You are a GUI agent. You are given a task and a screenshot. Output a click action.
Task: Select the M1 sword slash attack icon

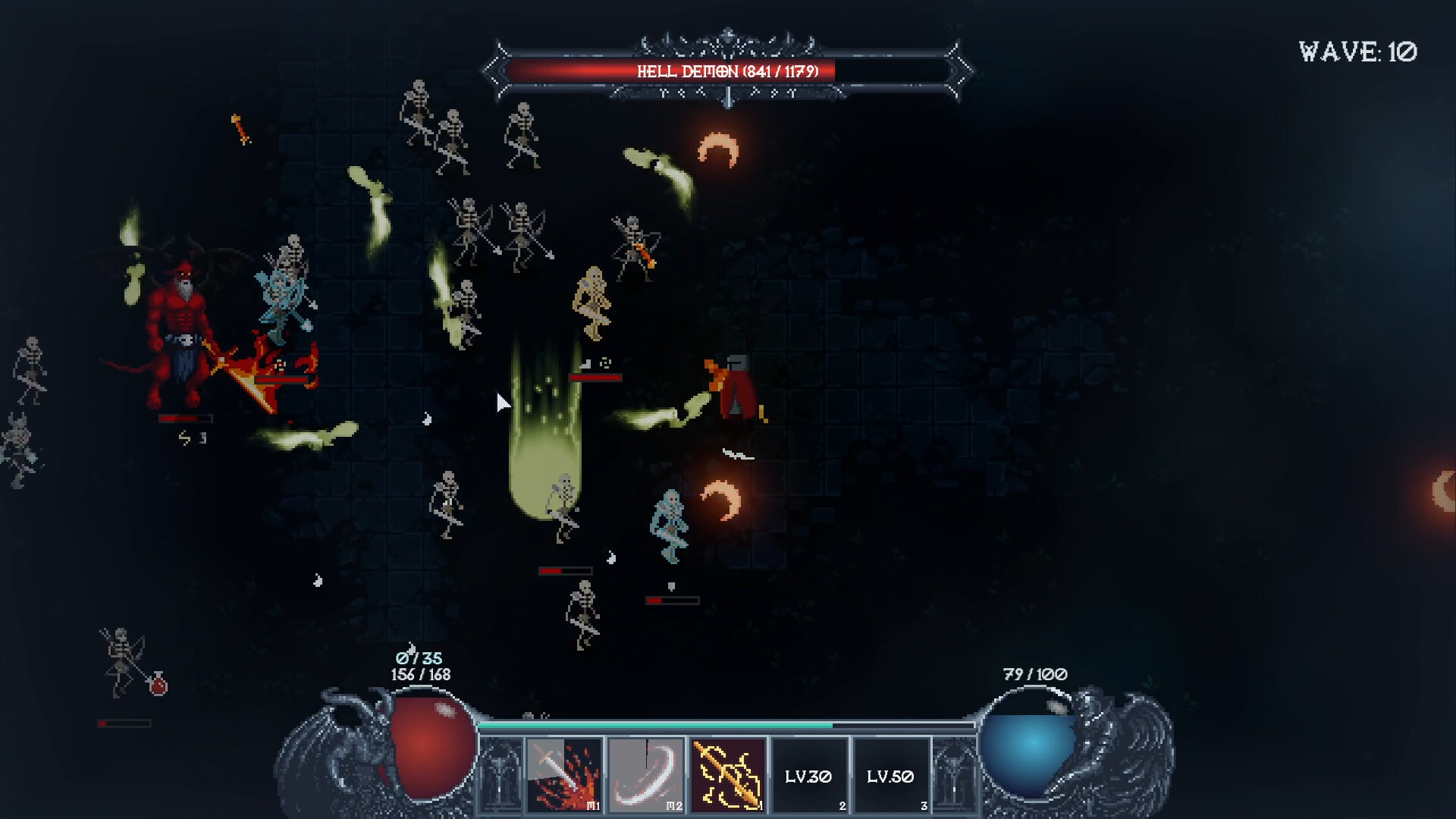(x=565, y=775)
